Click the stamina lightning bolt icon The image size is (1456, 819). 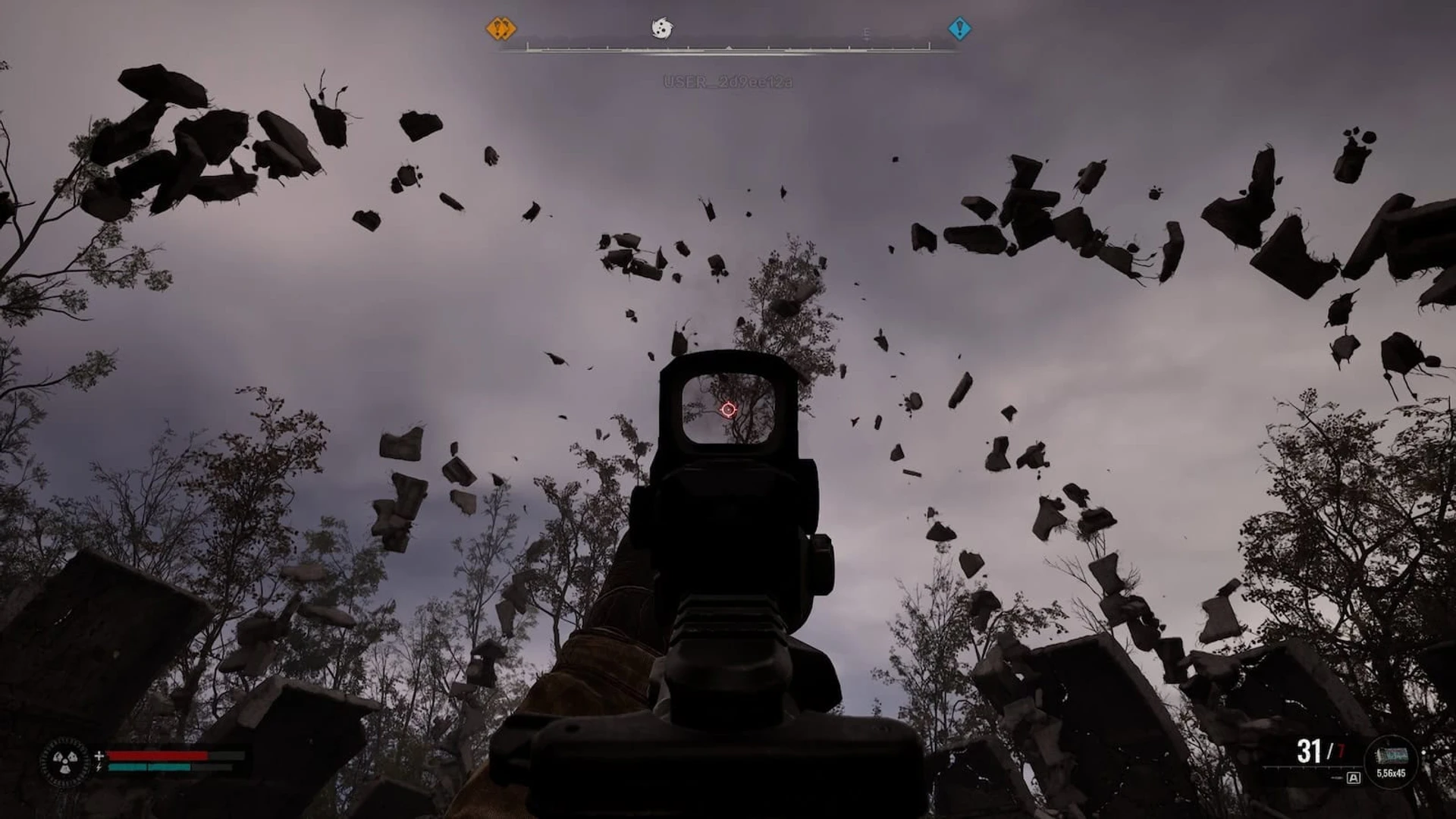tap(99, 767)
